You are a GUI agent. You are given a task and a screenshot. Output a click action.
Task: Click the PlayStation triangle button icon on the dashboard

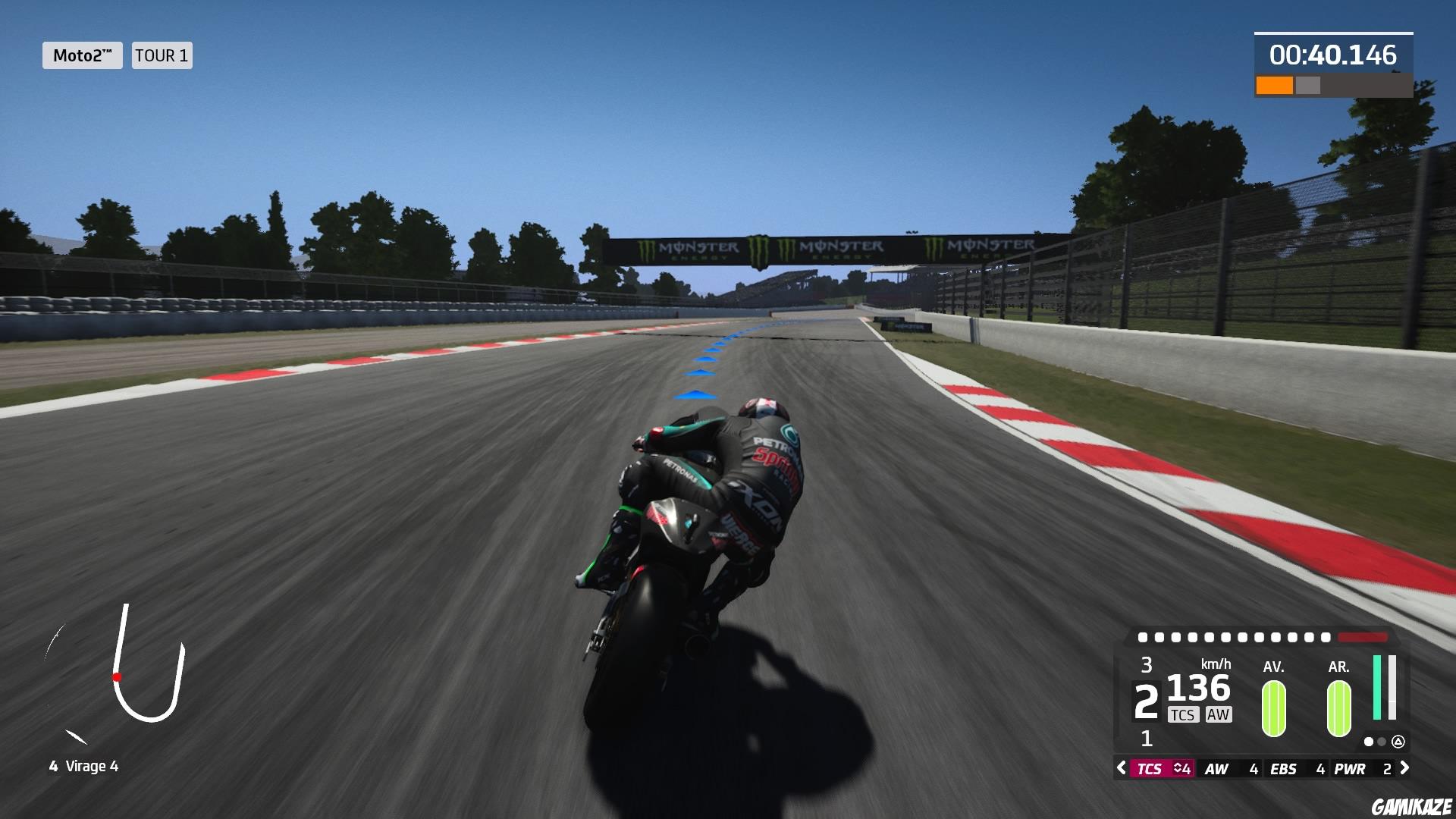[x=1399, y=742]
